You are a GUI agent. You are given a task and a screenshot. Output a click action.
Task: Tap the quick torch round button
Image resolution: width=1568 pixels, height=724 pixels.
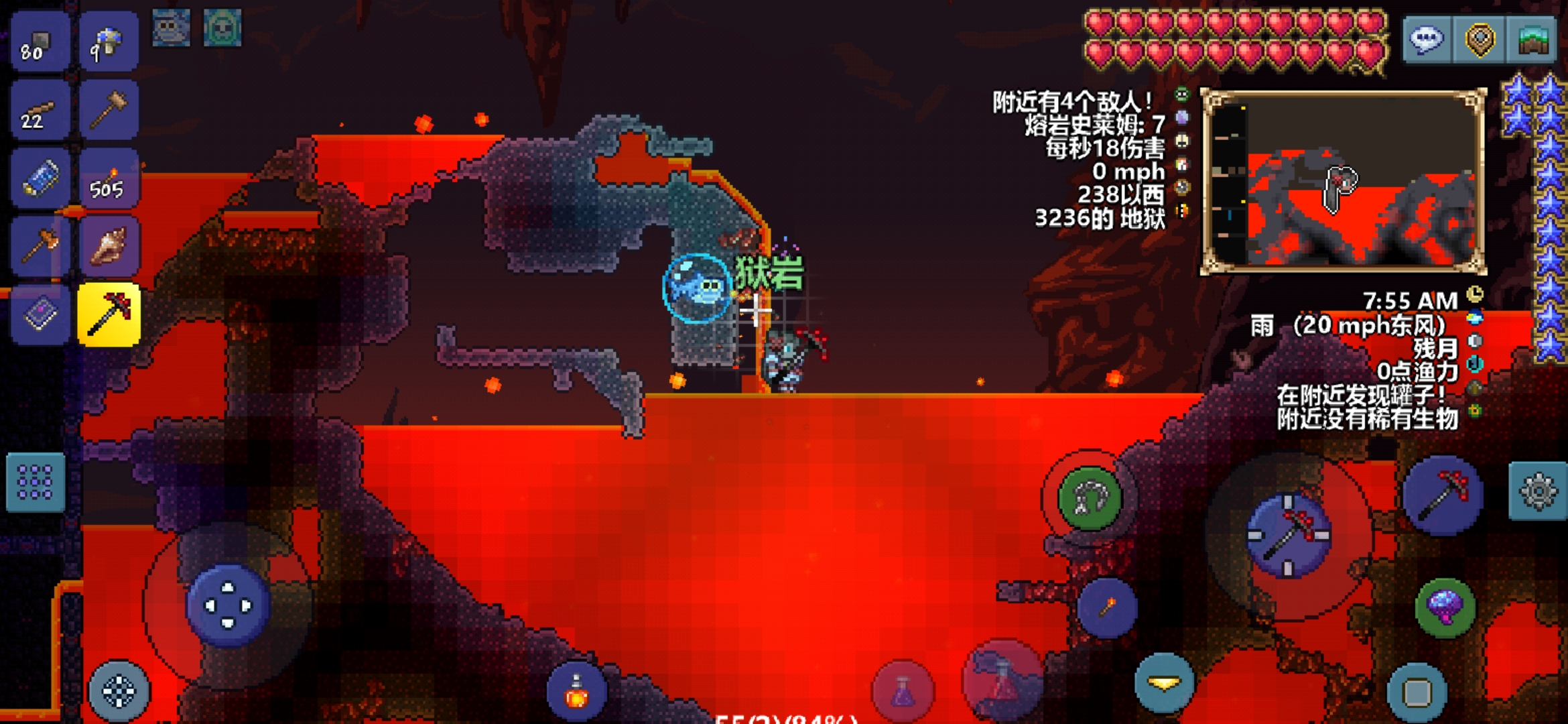pos(1107,607)
